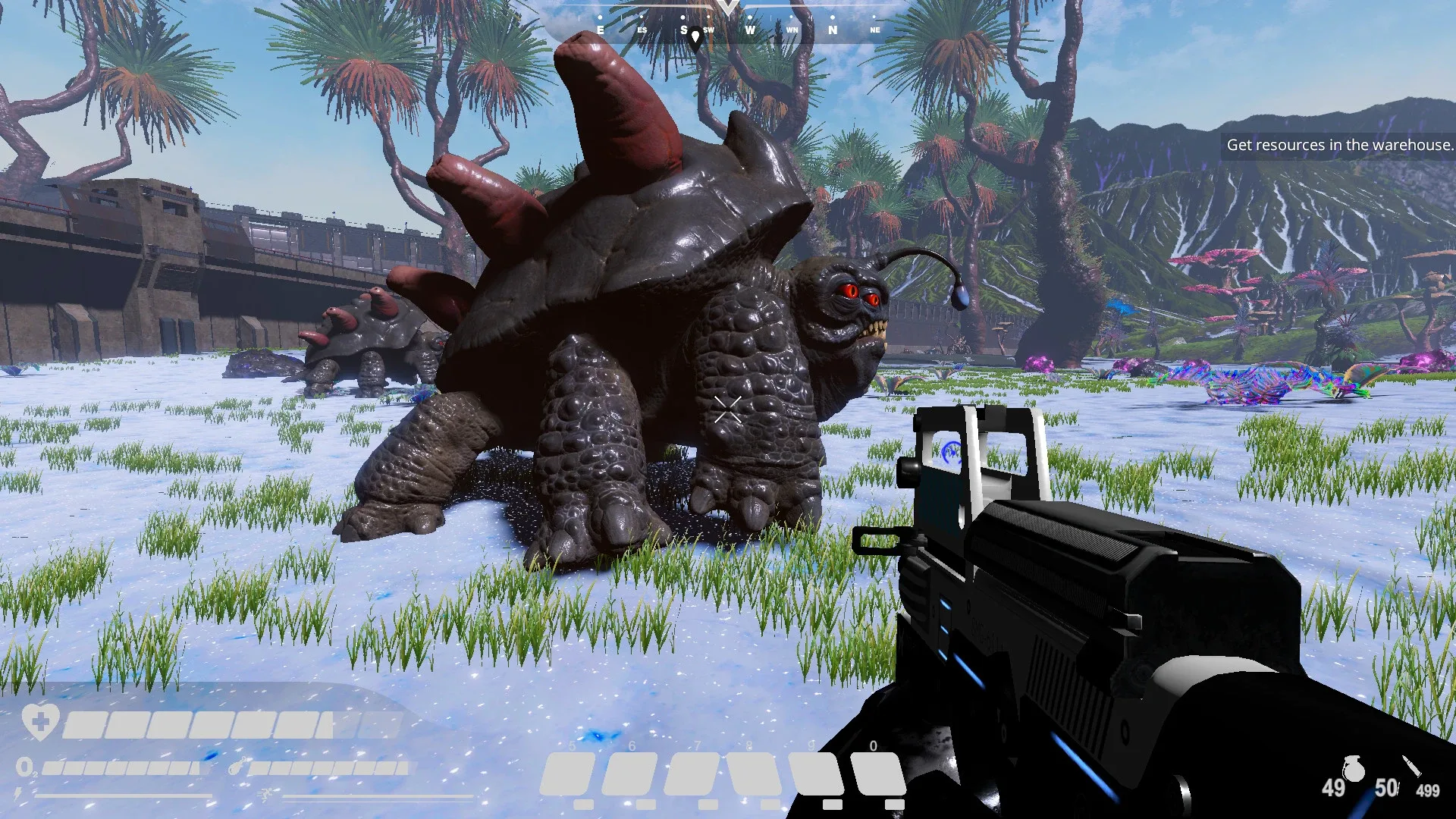The image size is (1456, 819).
Task: Select hotbar slot 8
Action: click(752, 773)
